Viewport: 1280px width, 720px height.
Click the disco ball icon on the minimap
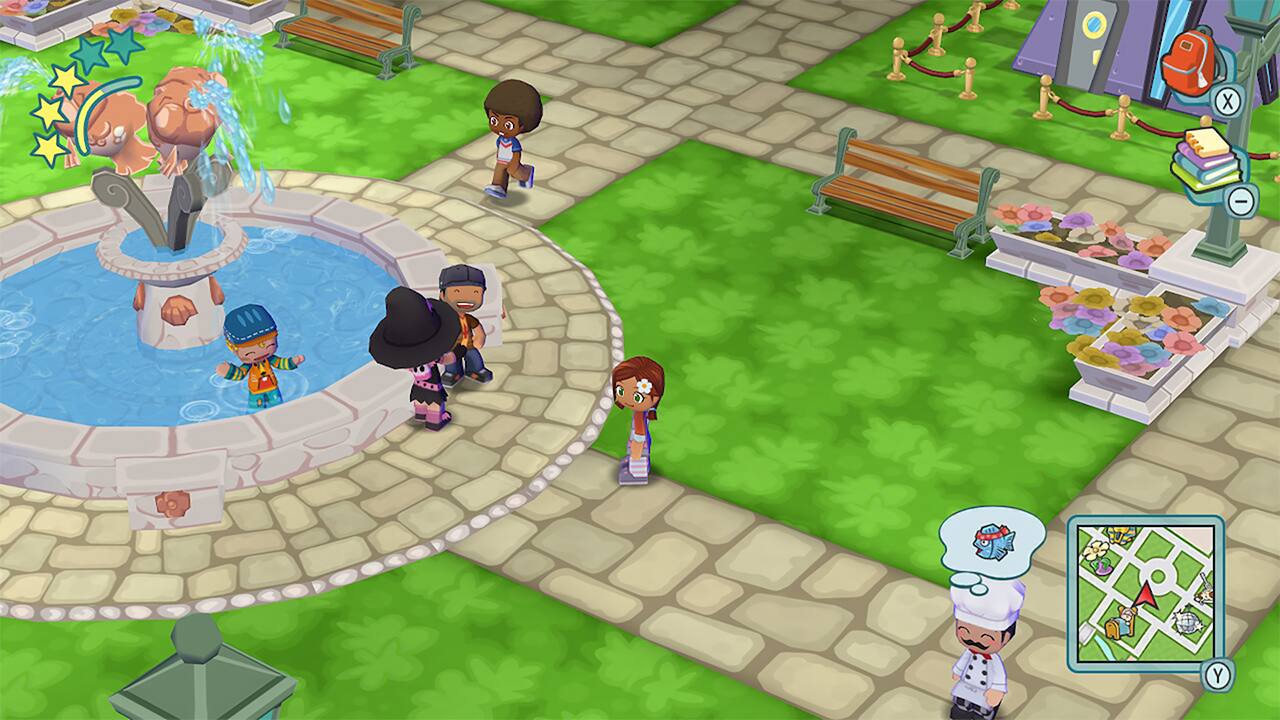pos(1188,621)
